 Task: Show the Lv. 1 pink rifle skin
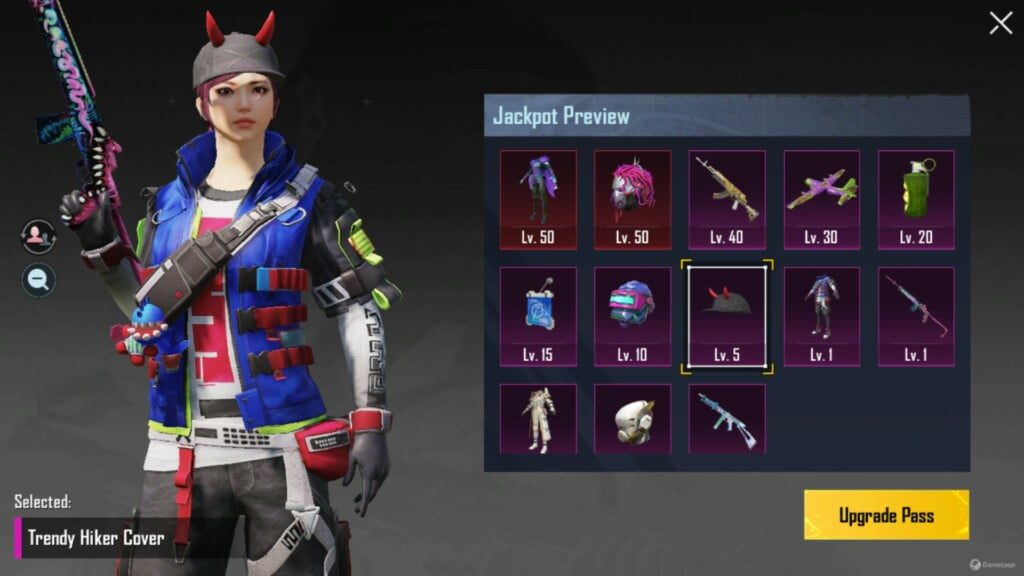pos(916,316)
